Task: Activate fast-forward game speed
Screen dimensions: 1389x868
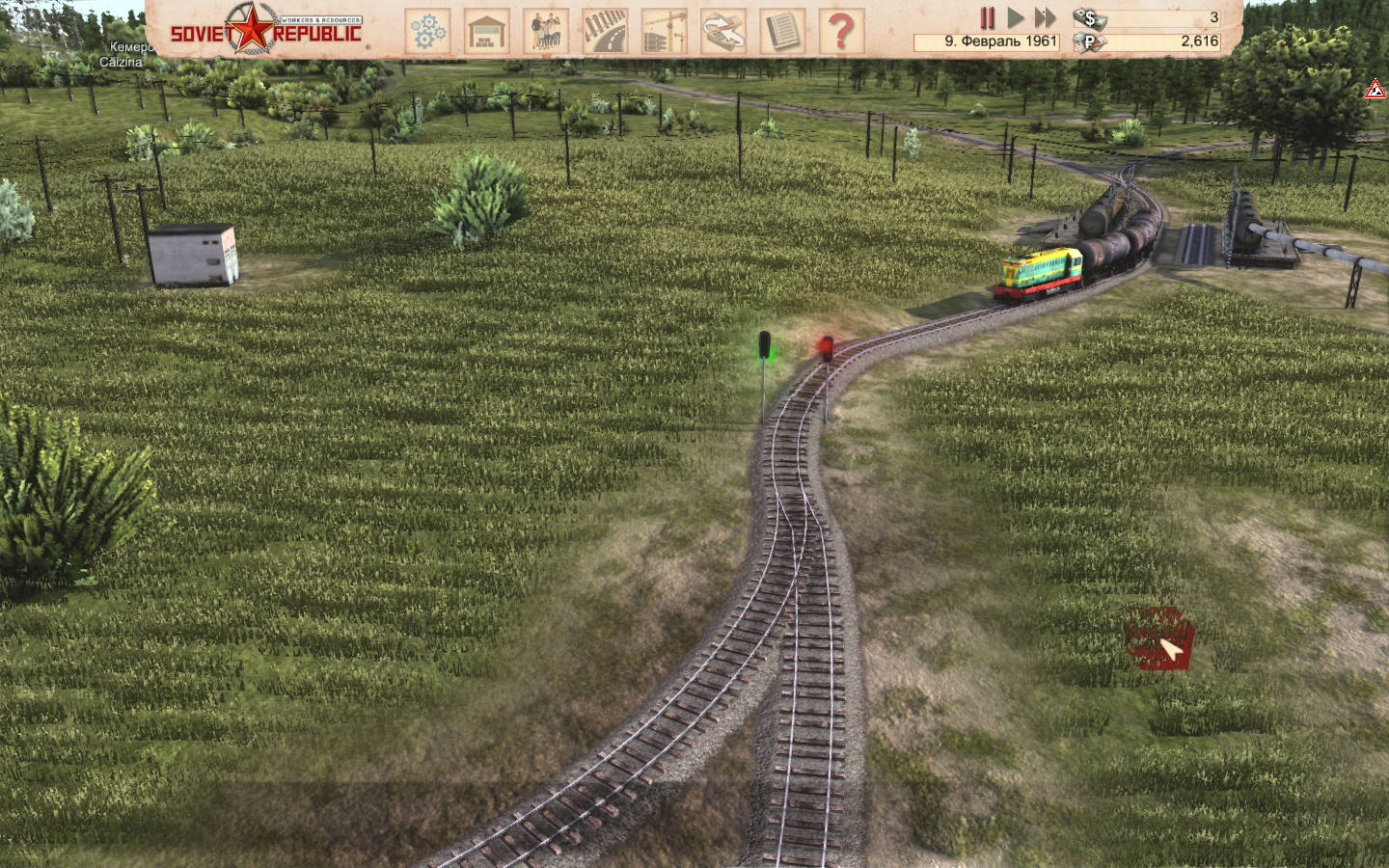Action: (x=1045, y=17)
